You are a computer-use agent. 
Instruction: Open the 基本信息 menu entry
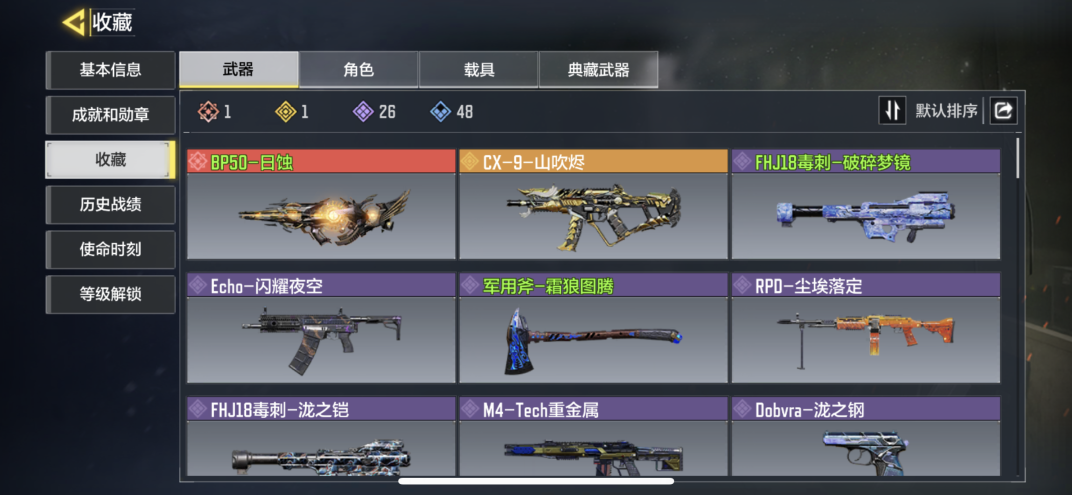(x=110, y=70)
